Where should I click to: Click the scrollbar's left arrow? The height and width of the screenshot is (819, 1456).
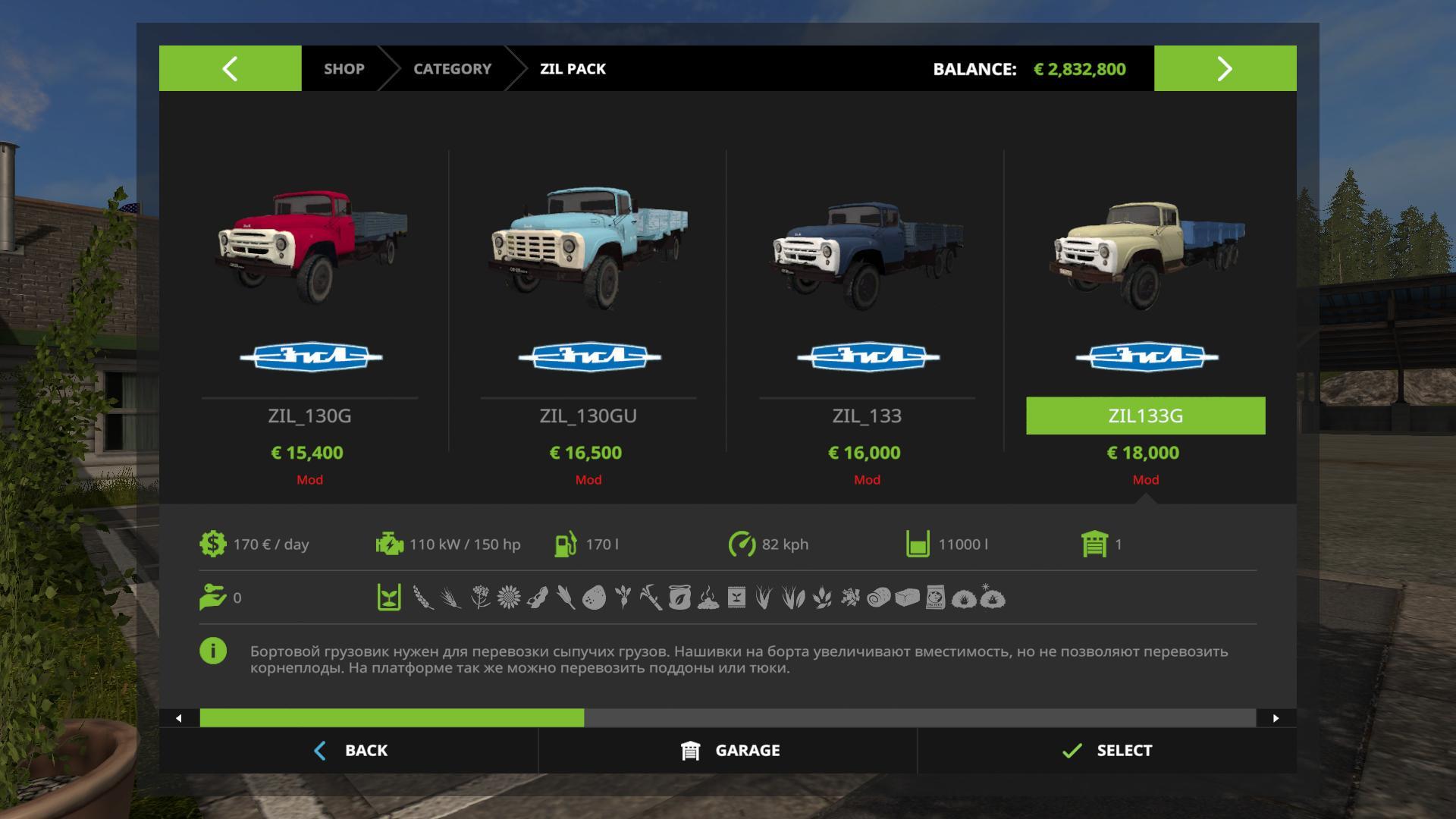pos(178,718)
